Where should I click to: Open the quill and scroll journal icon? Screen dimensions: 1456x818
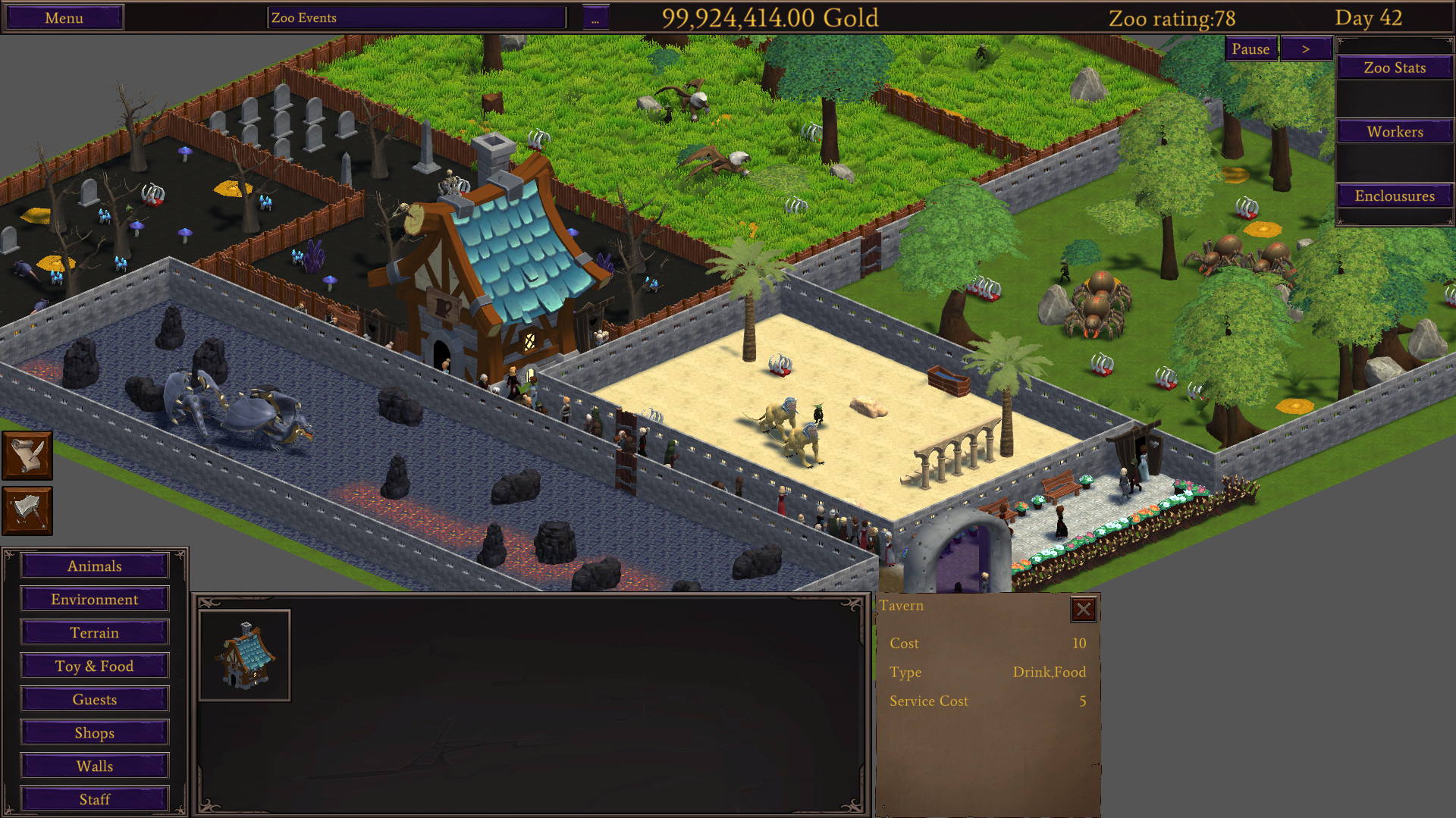coord(27,455)
